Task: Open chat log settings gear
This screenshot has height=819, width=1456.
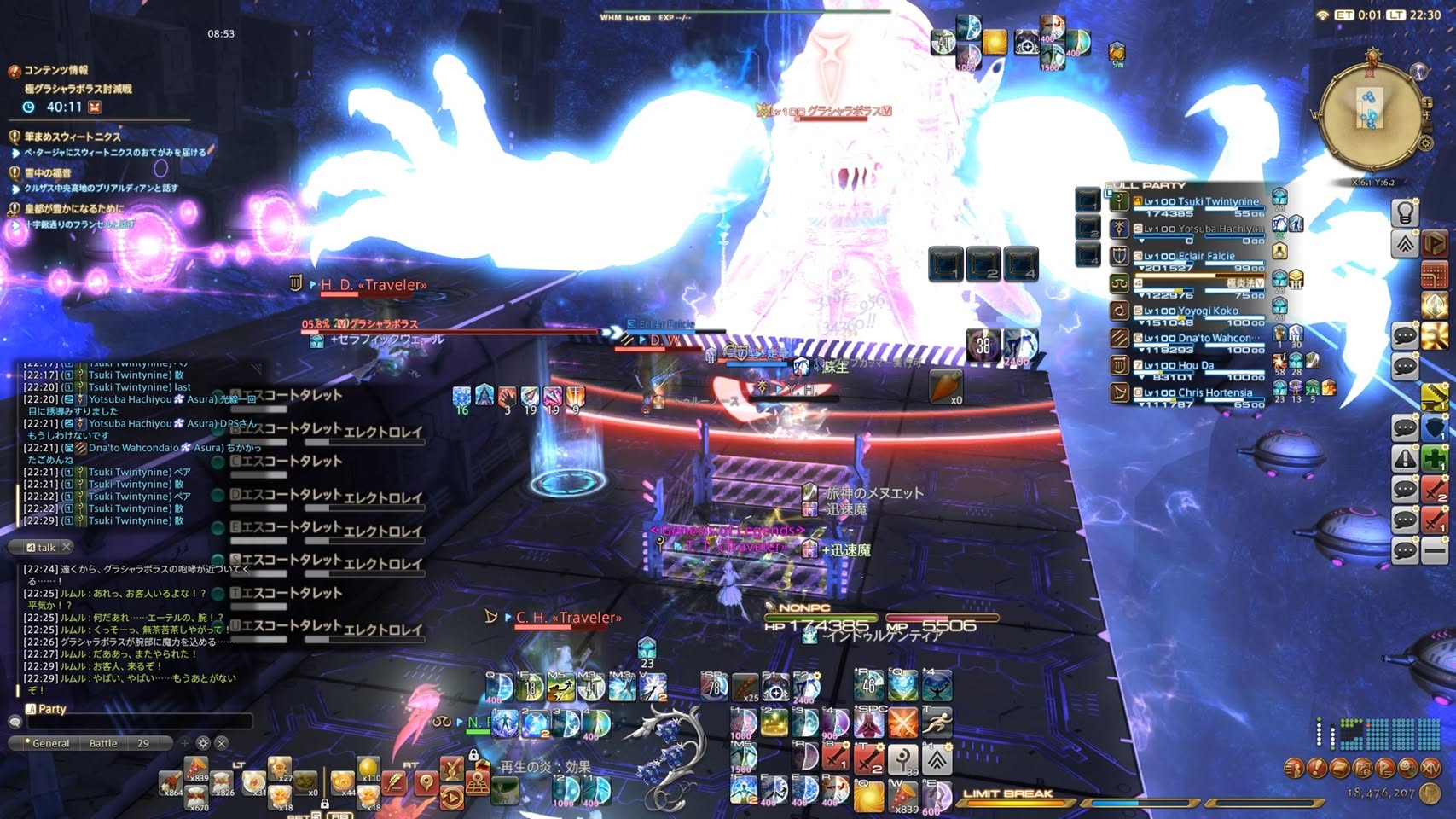Action: [x=203, y=743]
